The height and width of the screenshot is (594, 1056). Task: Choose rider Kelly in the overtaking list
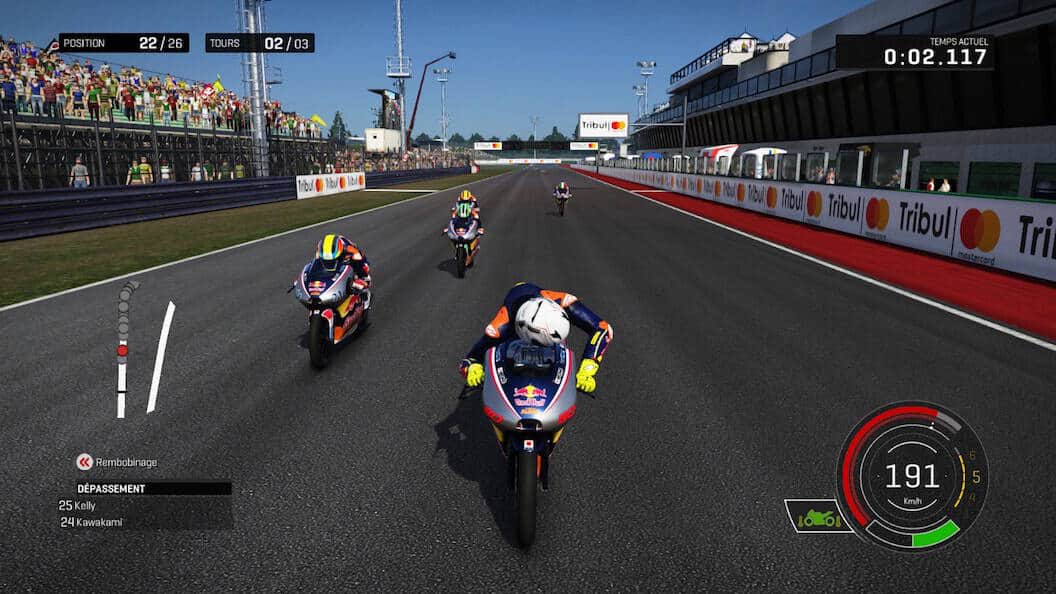pyautogui.click(x=84, y=506)
